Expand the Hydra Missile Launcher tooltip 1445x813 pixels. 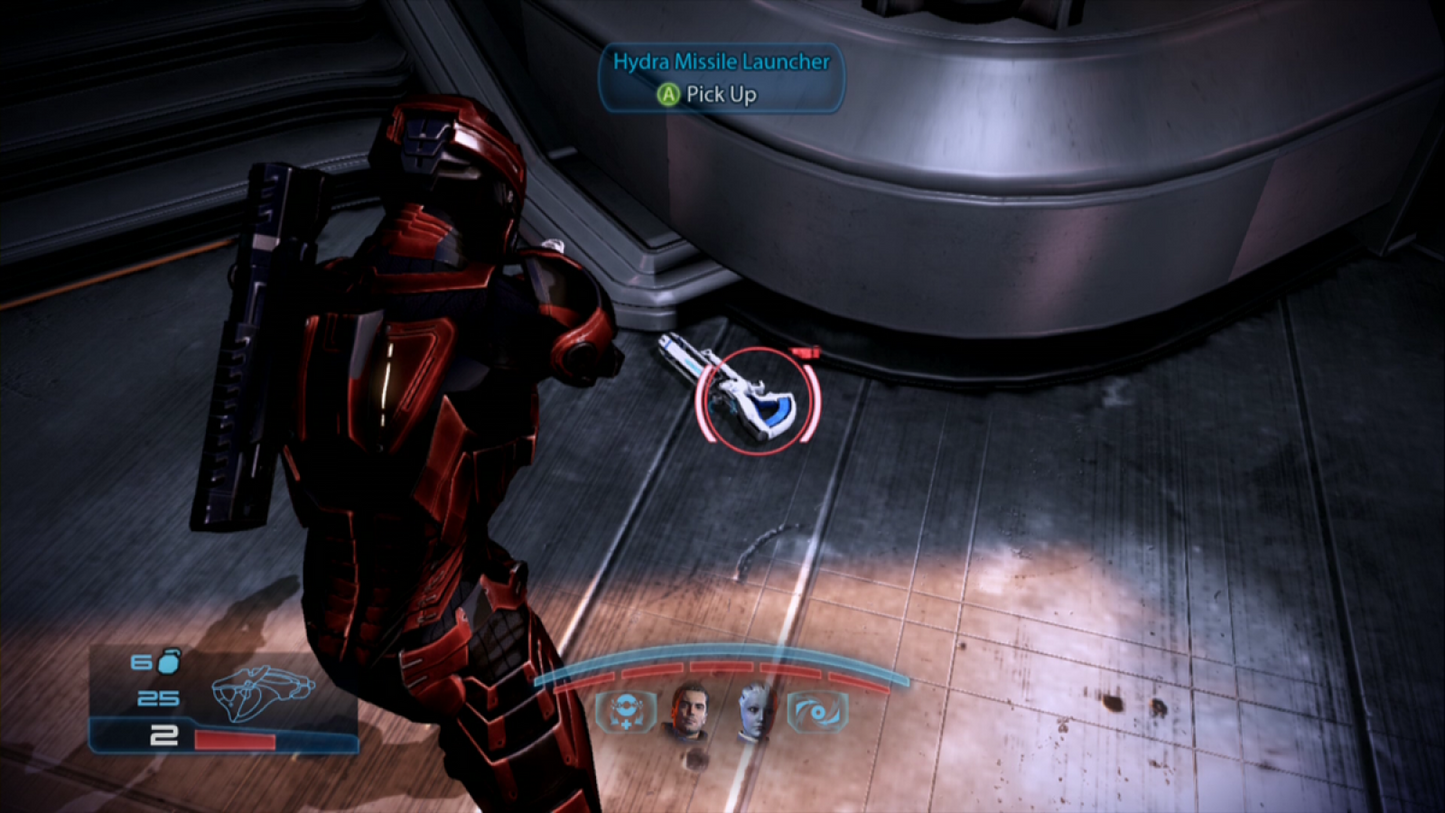(x=722, y=78)
